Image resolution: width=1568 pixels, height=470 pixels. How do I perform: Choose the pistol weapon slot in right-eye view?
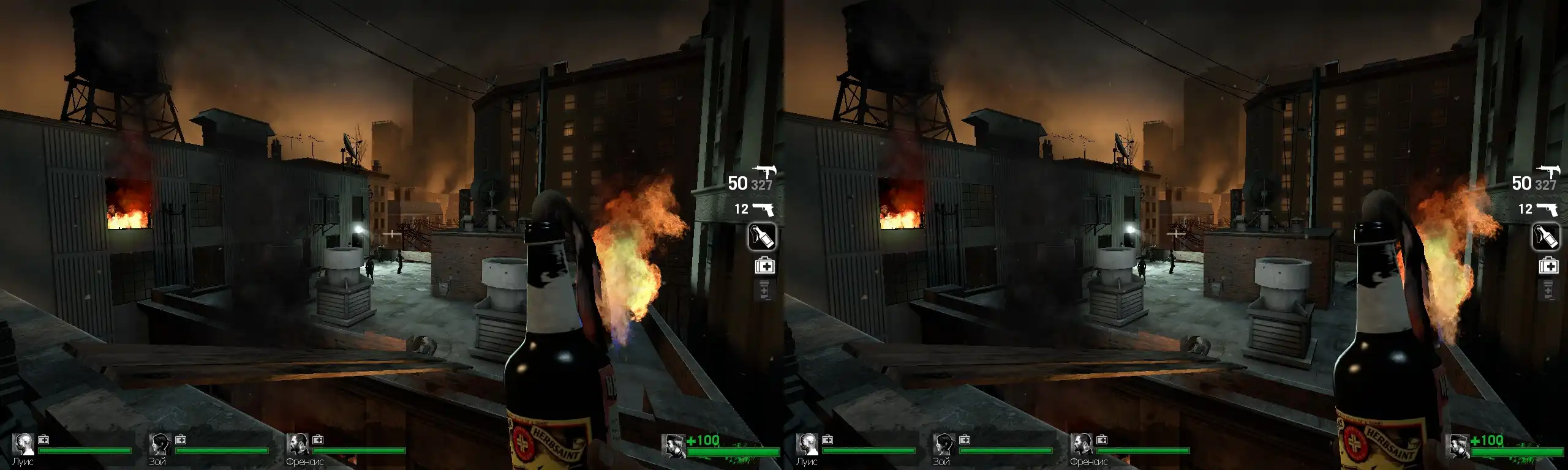point(1547,209)
